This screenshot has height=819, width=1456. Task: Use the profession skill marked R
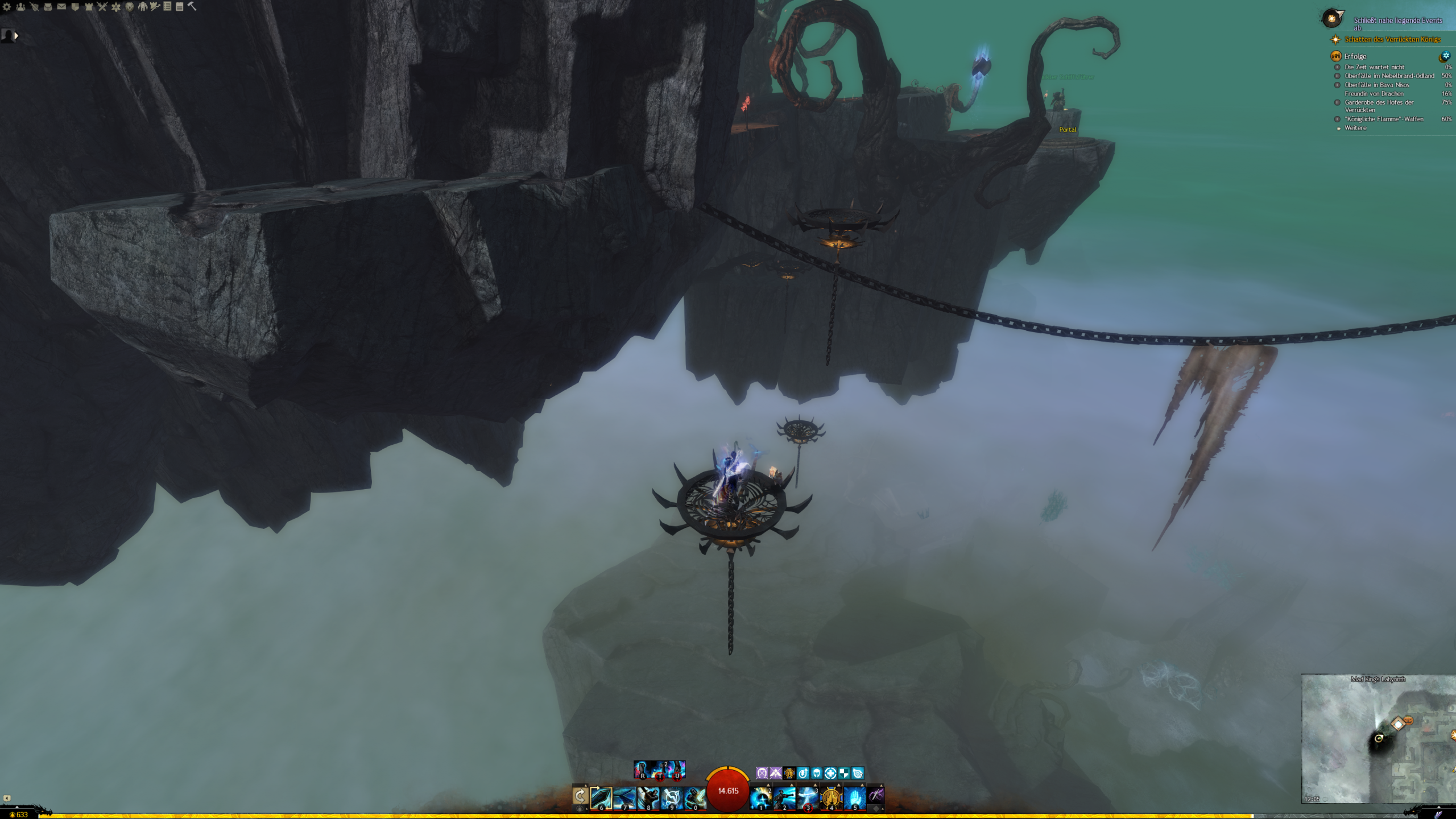tap(642, 770)
